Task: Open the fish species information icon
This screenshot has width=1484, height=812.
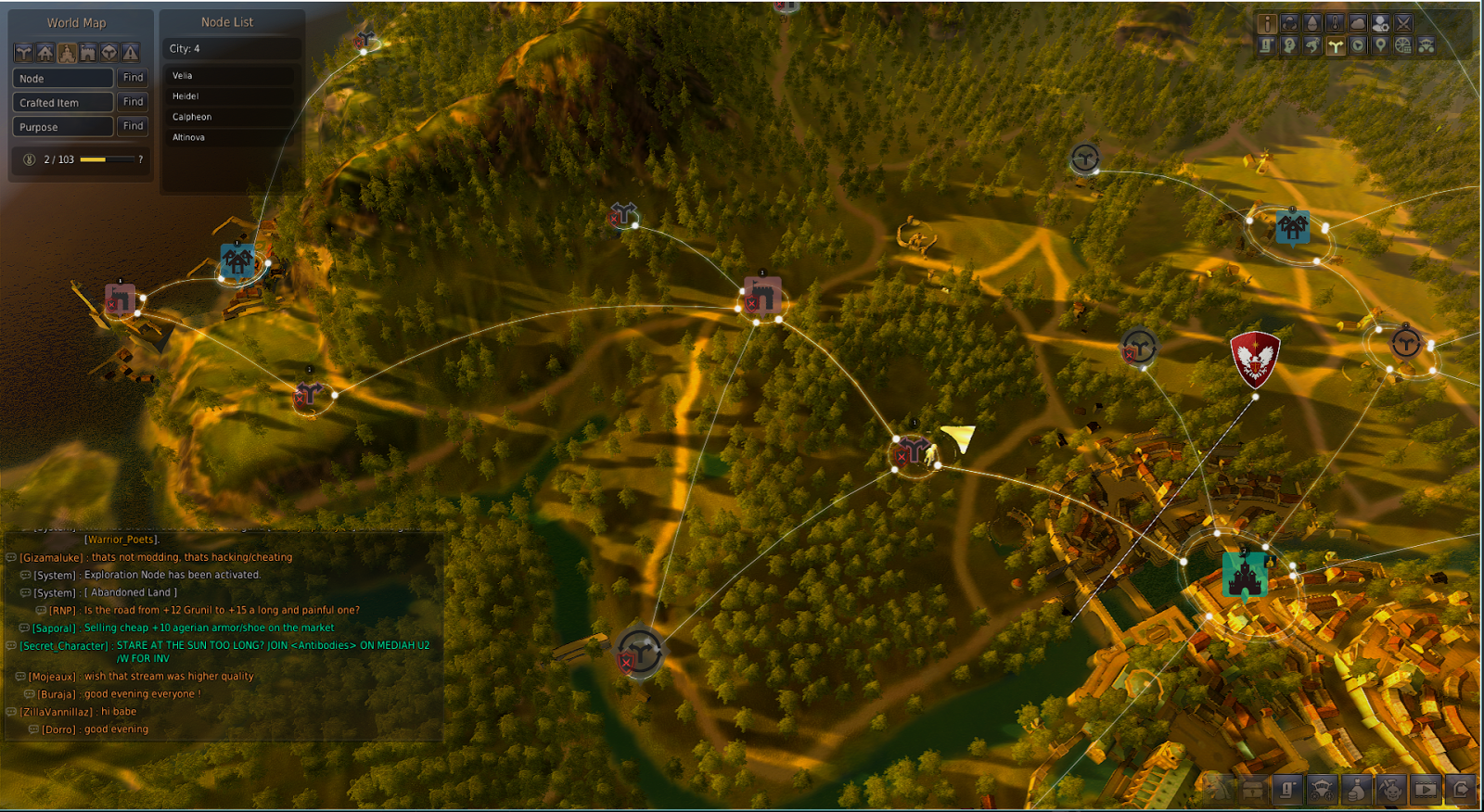Action: [x=1313, y=44]
